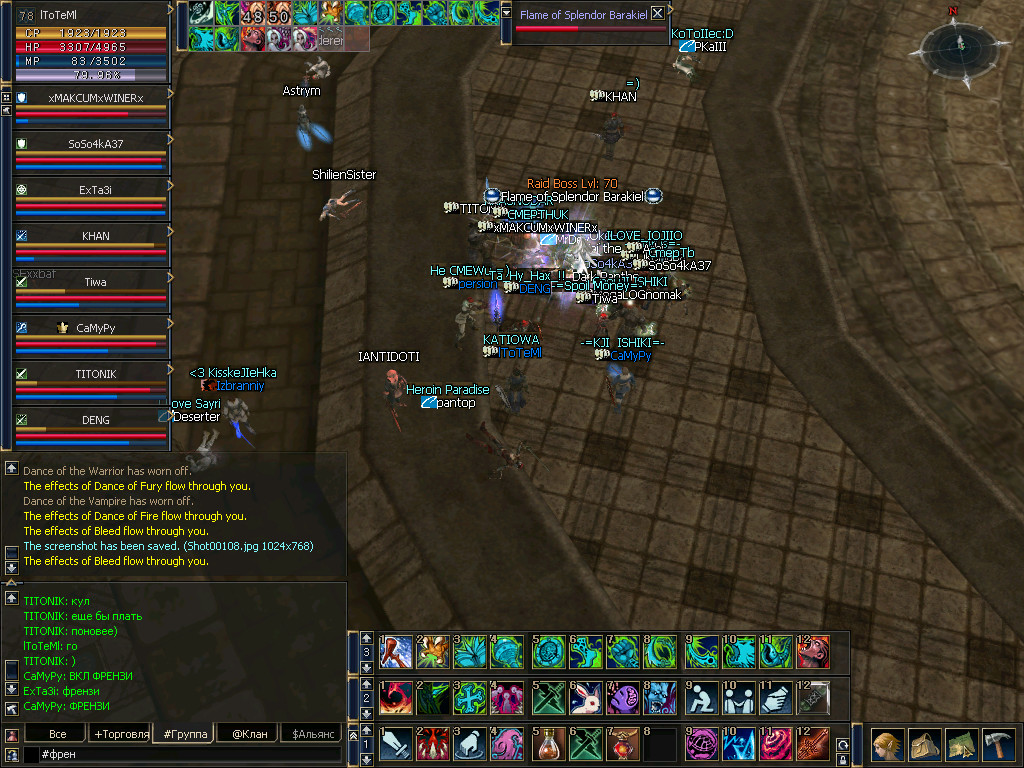
Task: Open the world map button
Action: [960, 745]
